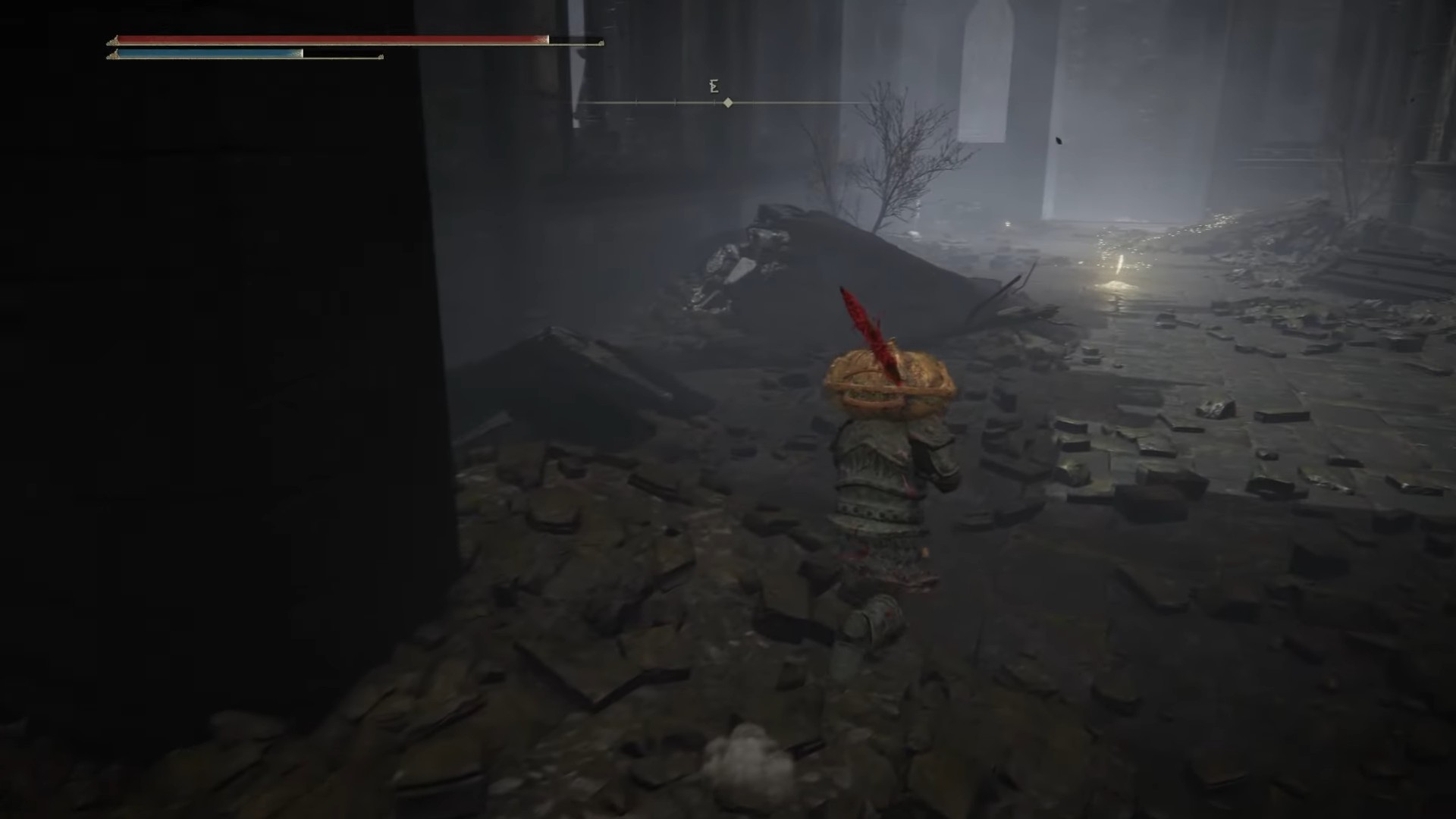
Task: Click the ornate left cap of the health bar
Action: [x=115, y=39]
